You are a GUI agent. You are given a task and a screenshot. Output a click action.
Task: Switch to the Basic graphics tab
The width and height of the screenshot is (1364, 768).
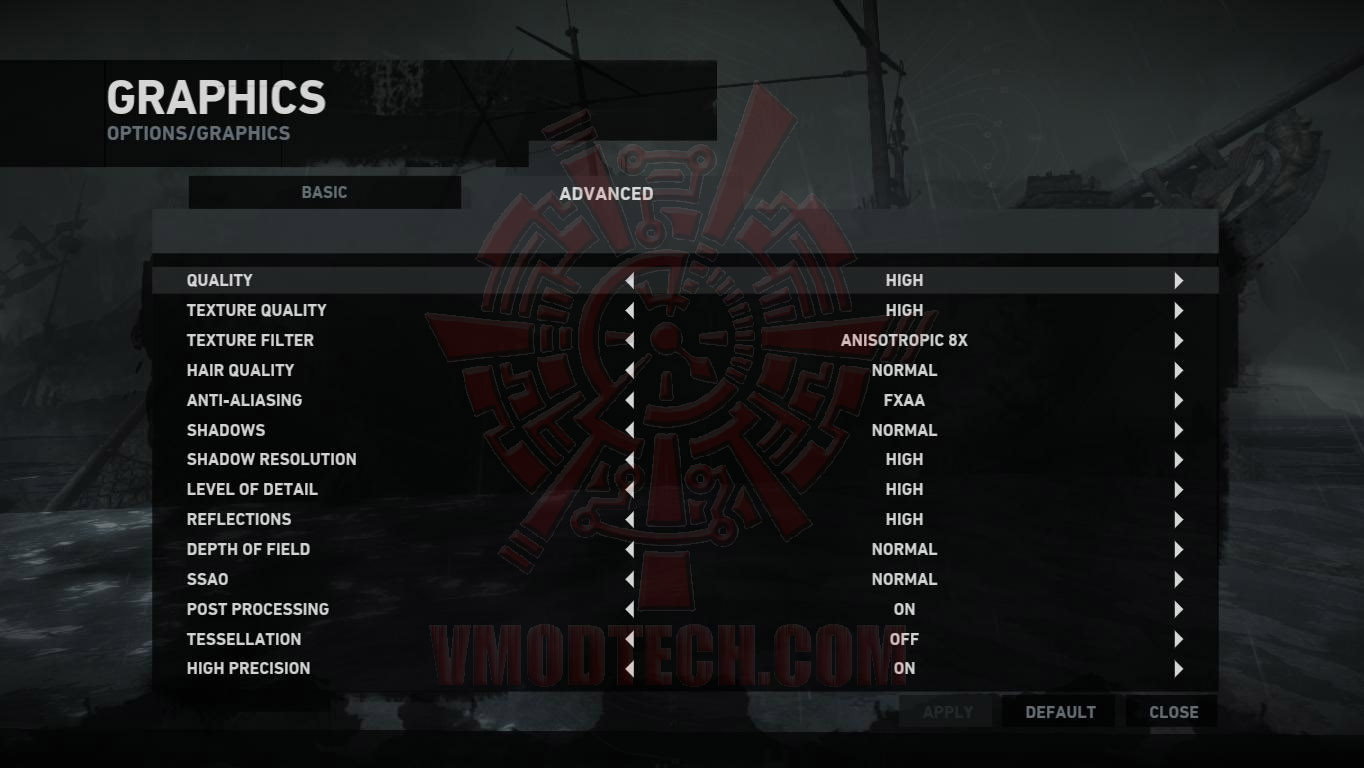click(324, 192)
